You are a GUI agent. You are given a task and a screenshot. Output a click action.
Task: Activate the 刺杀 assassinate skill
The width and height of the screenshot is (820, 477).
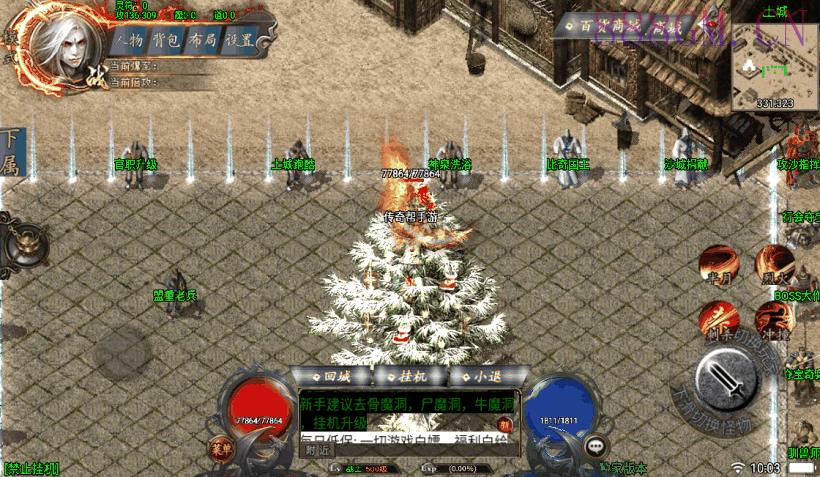(x=718, y=321)
